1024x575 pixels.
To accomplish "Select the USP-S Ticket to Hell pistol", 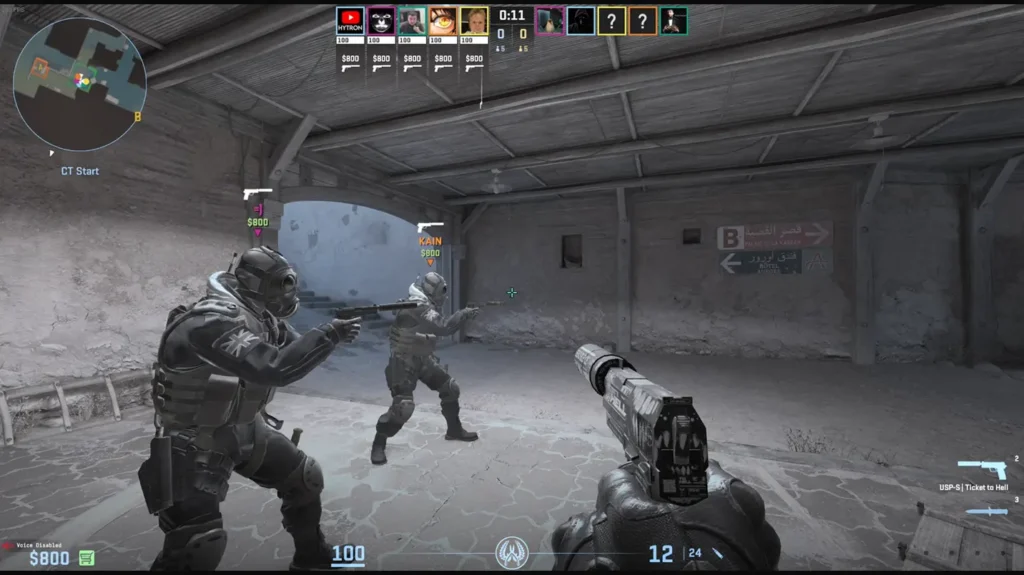I will point(982,469).
